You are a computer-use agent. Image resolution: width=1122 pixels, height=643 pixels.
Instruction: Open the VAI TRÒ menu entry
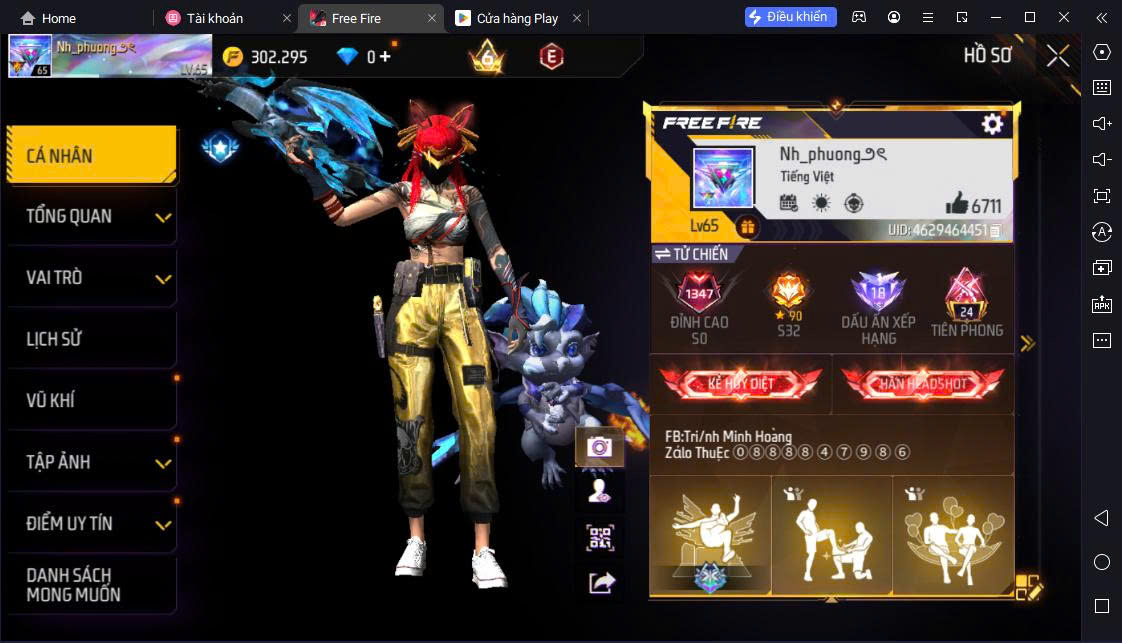pyautogui.click(x=91, y=277)
